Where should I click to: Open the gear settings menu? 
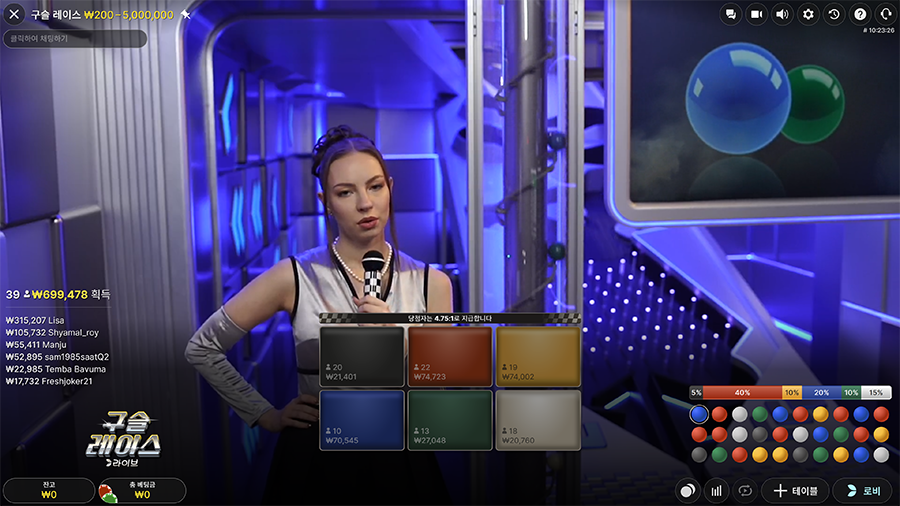pyautogui.click(x=809, y=14)
